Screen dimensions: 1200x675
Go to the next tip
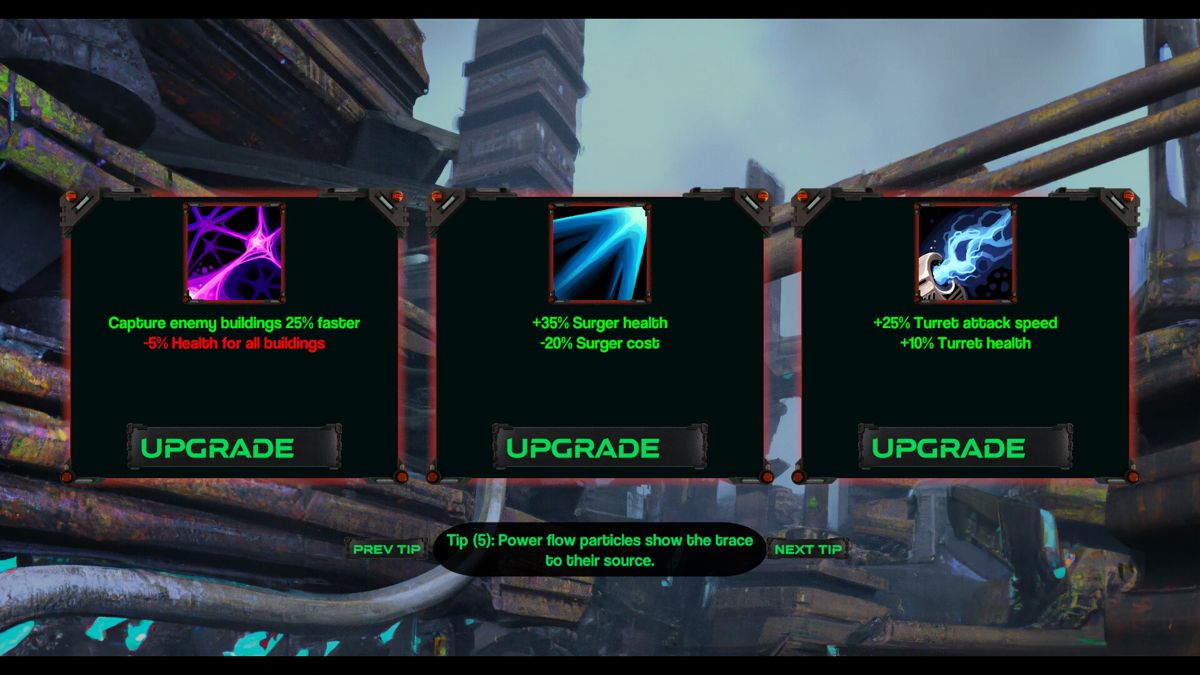point(808,549)
